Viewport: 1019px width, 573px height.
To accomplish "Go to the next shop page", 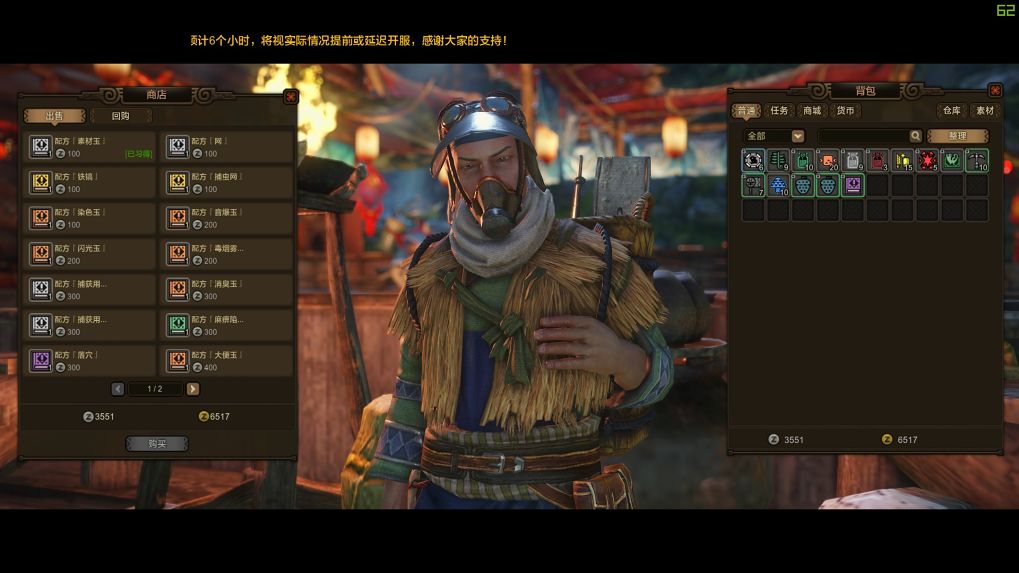I will pos(193,389).
